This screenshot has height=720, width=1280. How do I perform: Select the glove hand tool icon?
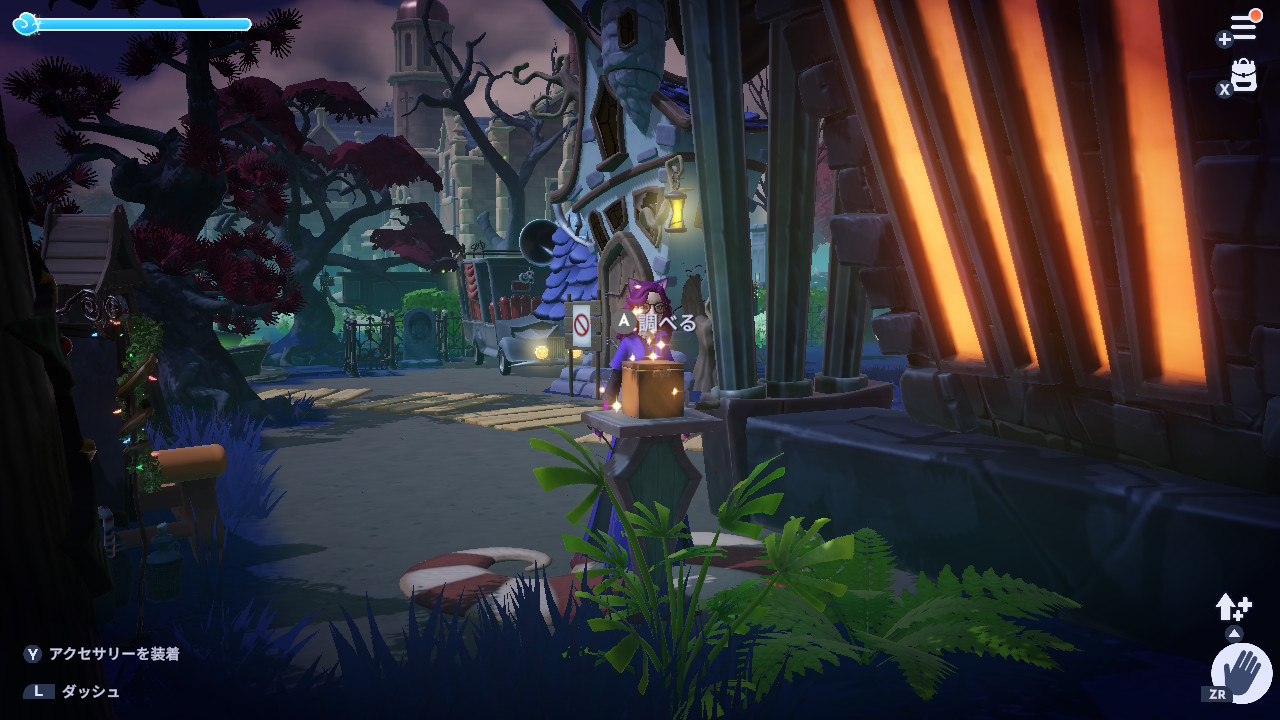point(1242,672)
